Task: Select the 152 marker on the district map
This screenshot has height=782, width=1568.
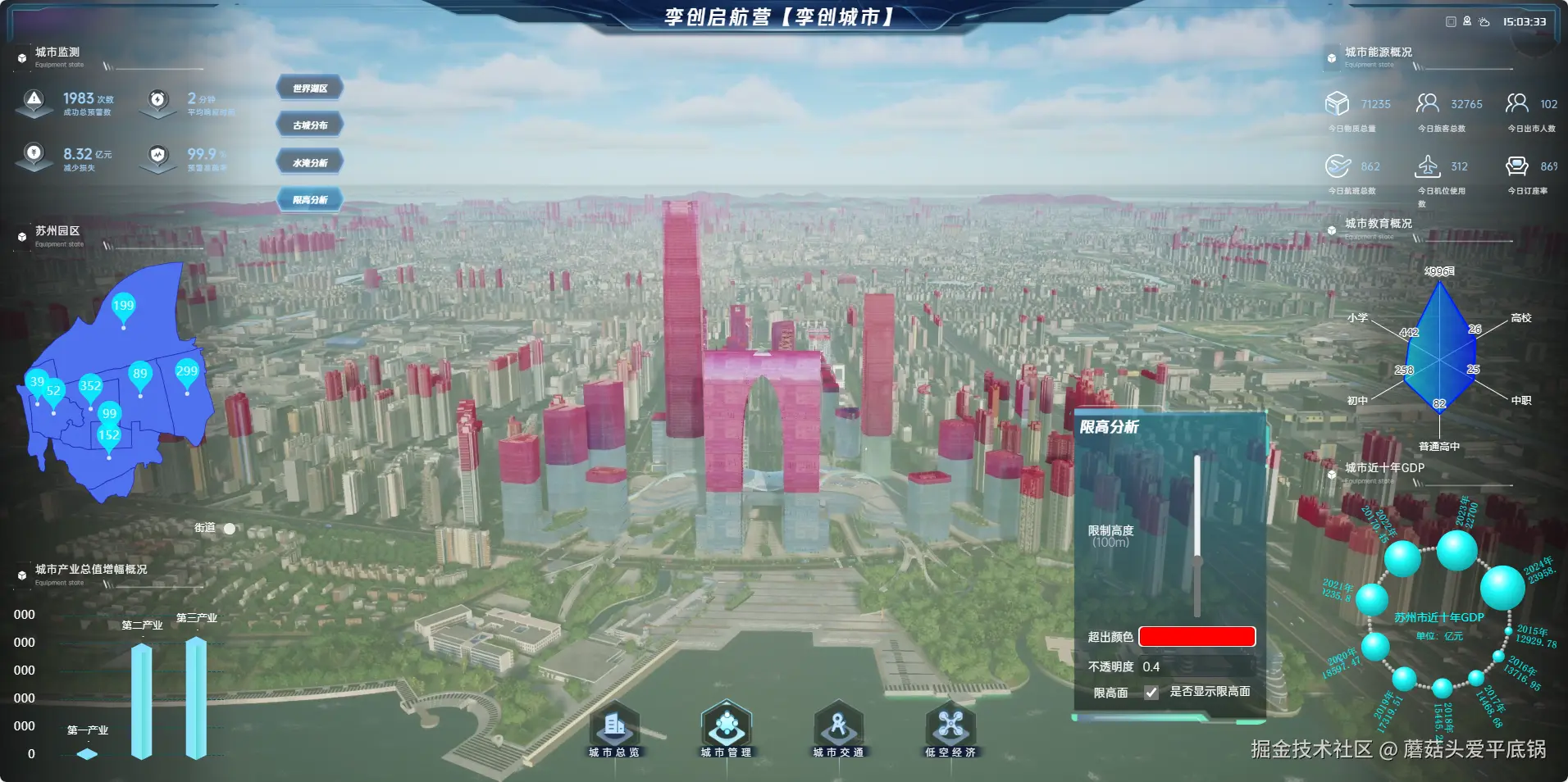Action: point(109,436)
